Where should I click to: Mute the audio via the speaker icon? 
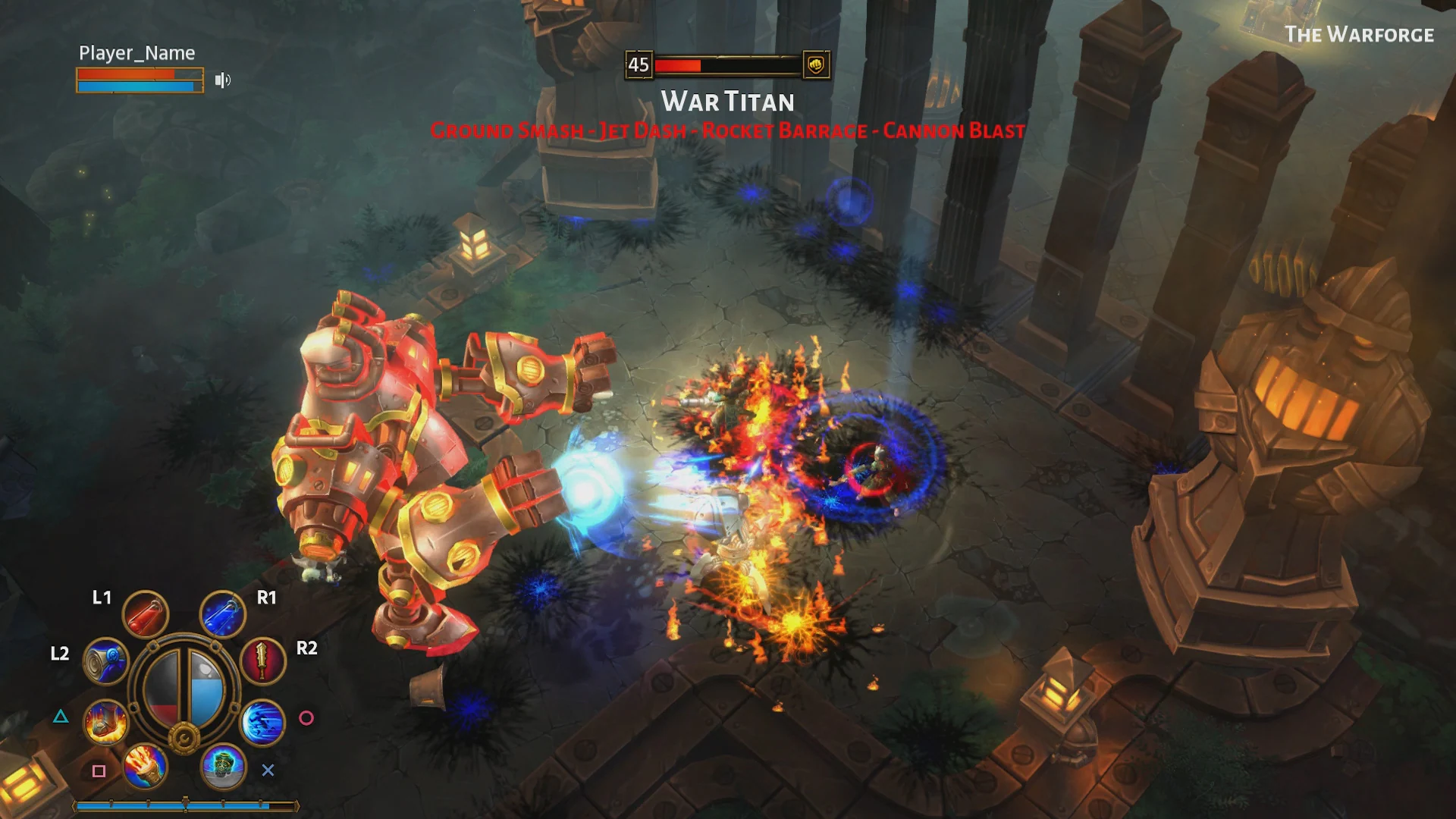click(222, 80)
